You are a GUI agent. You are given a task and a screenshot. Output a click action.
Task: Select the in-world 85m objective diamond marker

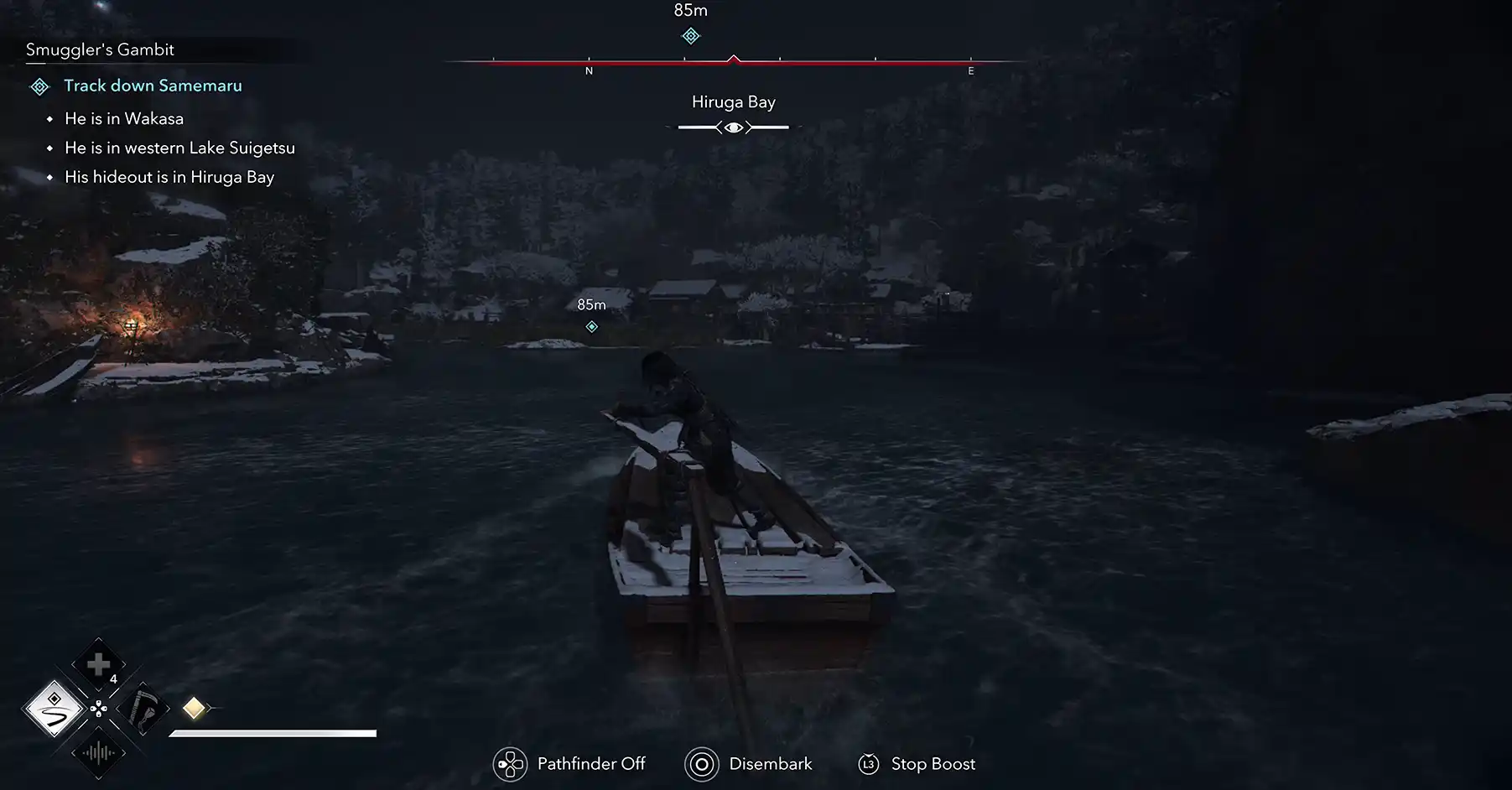pyautogui.click(x=592, y=327)
